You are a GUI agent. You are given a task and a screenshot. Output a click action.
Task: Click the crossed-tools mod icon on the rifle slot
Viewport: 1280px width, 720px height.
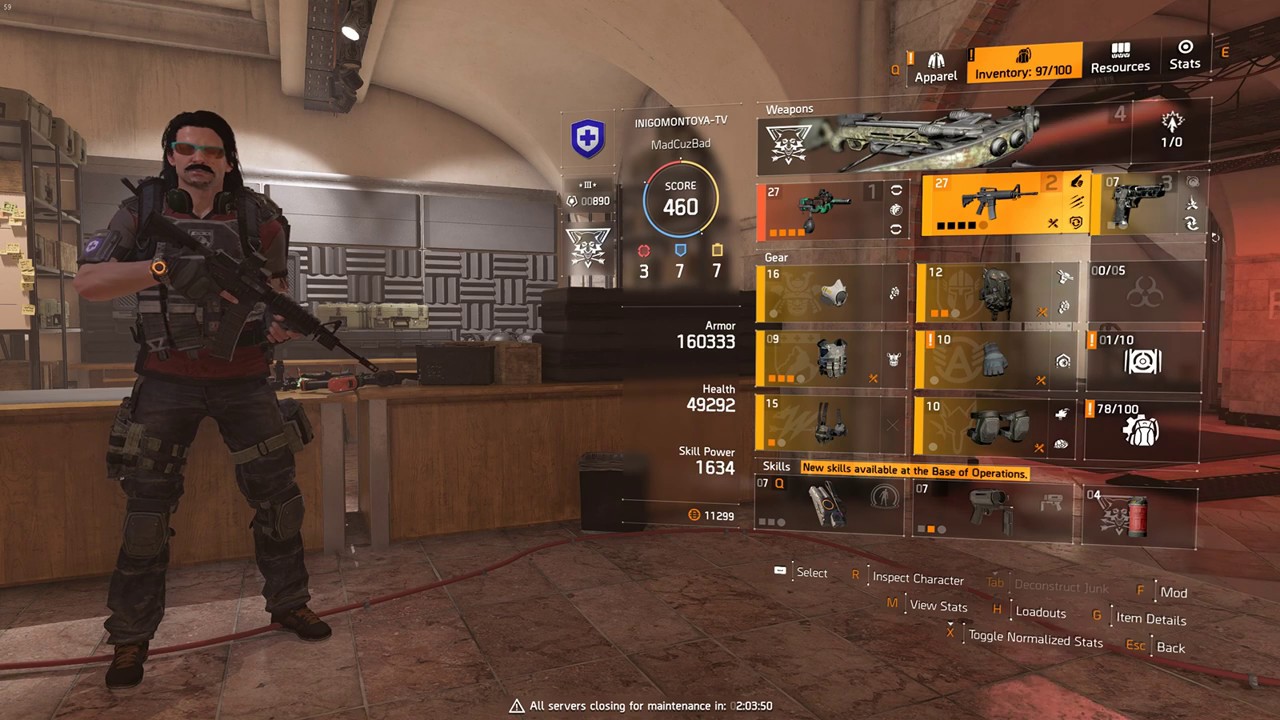tap(1053, 223)
